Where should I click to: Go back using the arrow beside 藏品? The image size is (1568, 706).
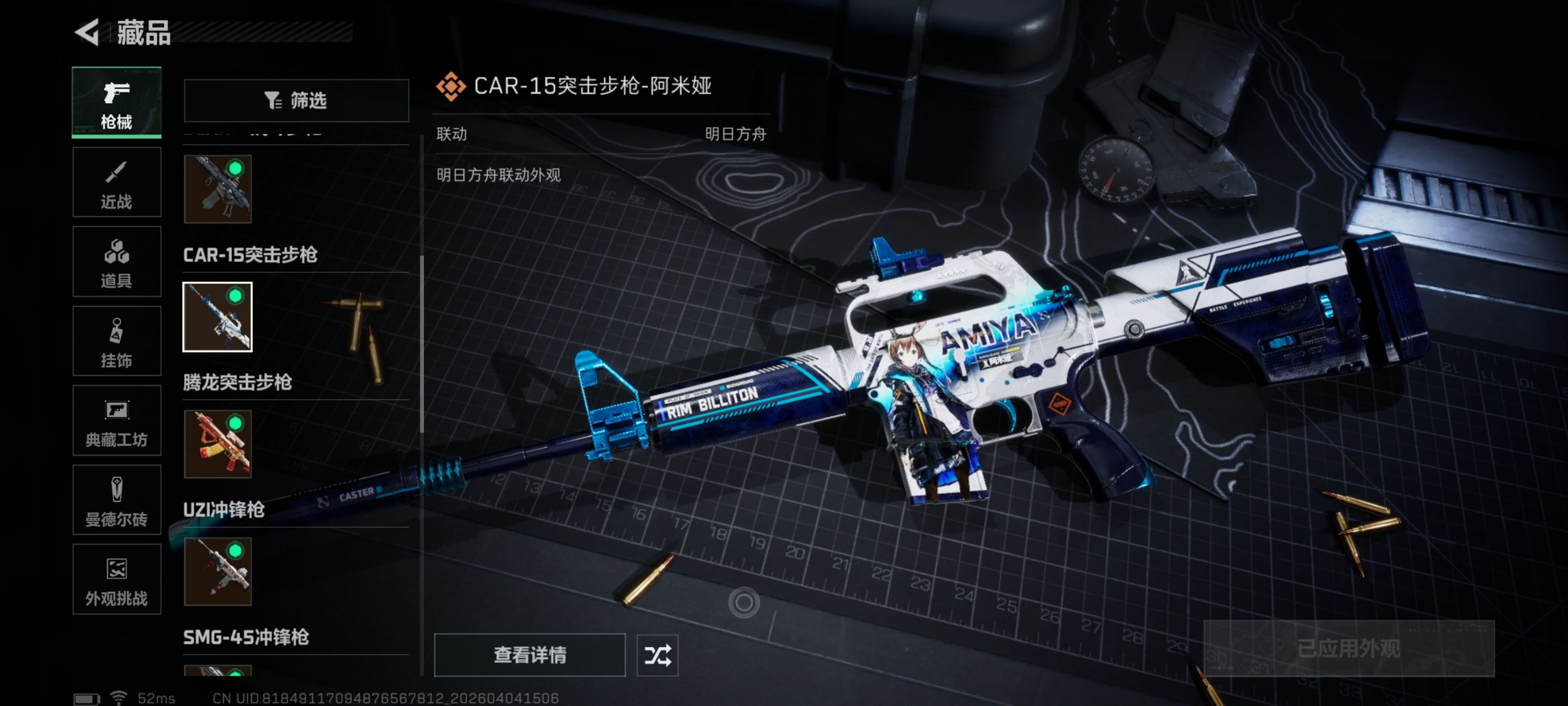coord(88,32)
